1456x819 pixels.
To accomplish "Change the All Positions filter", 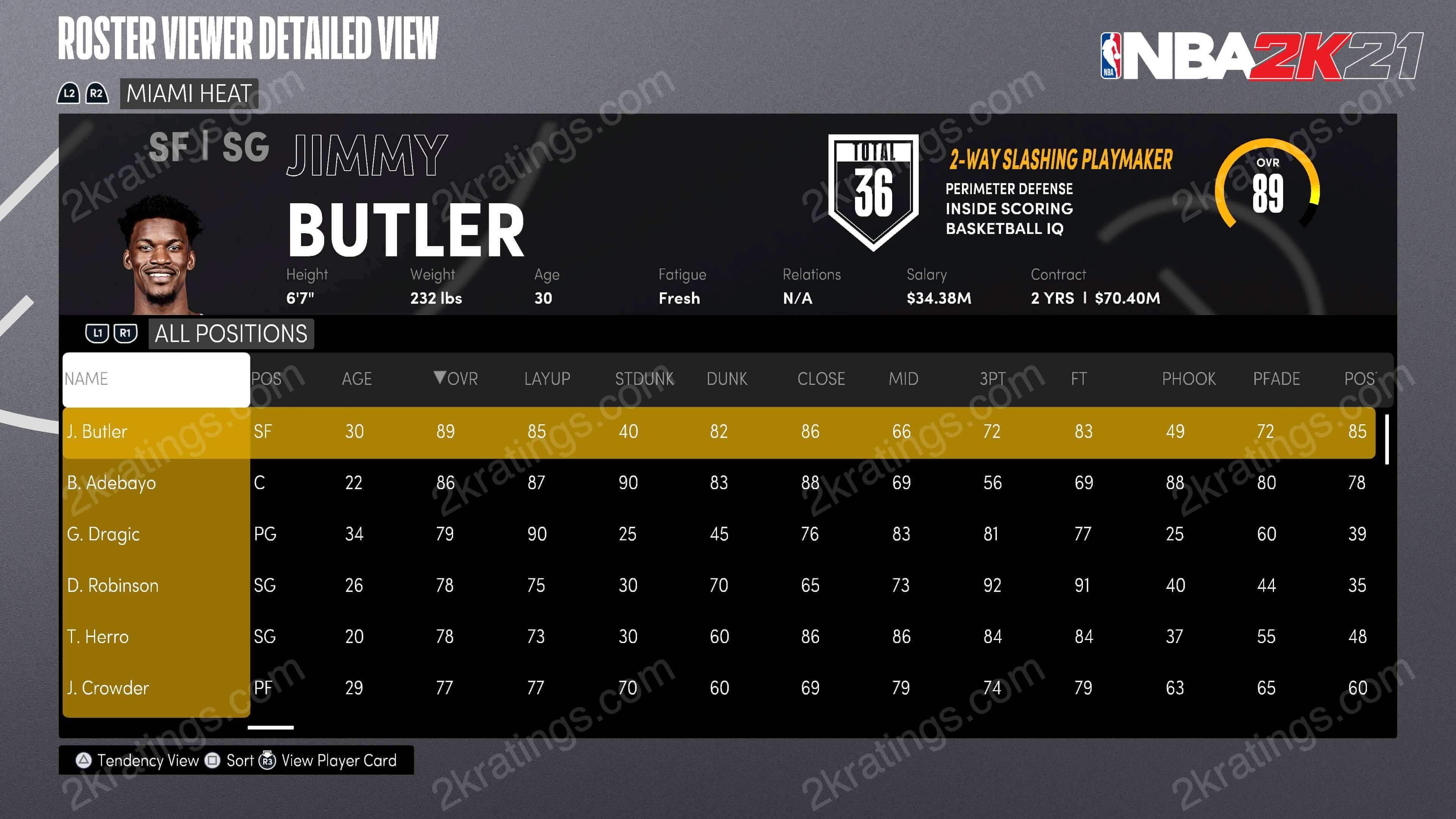I will 231,334.
